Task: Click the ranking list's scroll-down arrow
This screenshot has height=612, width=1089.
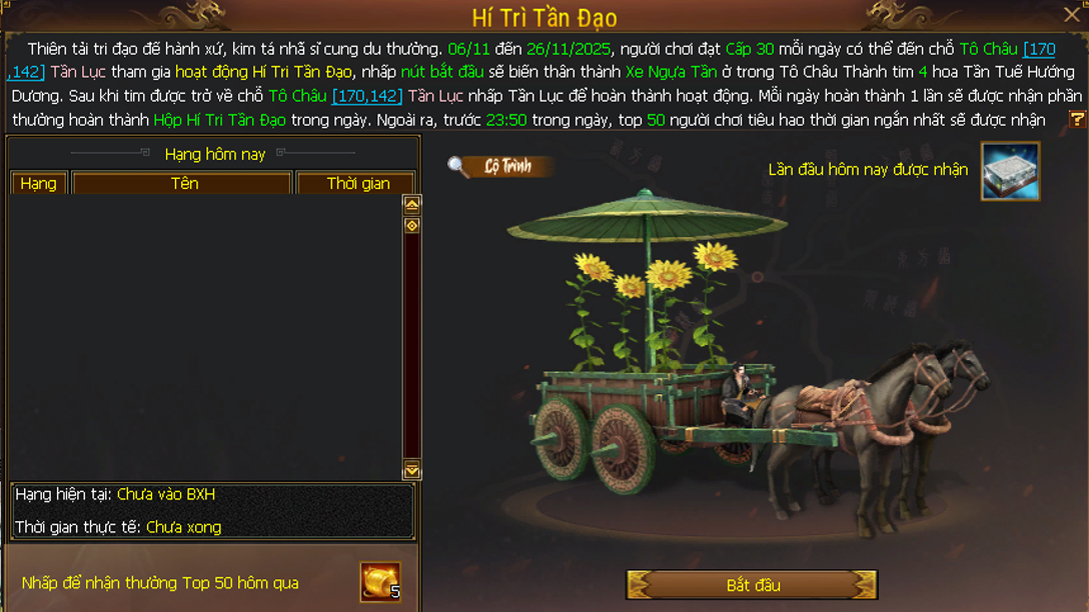Action: tap(411, 471)
